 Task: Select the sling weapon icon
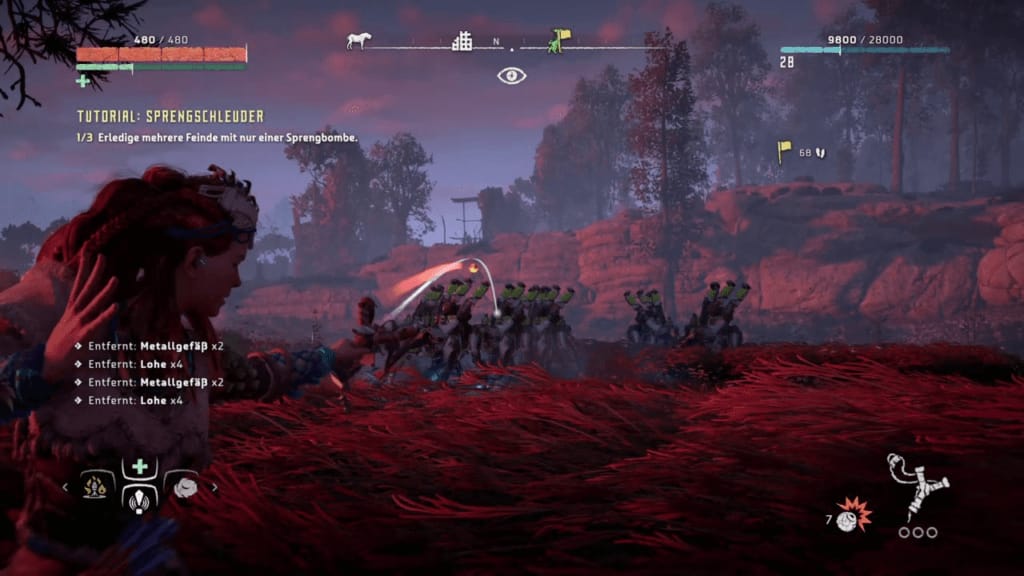click(x=916, y=487)
